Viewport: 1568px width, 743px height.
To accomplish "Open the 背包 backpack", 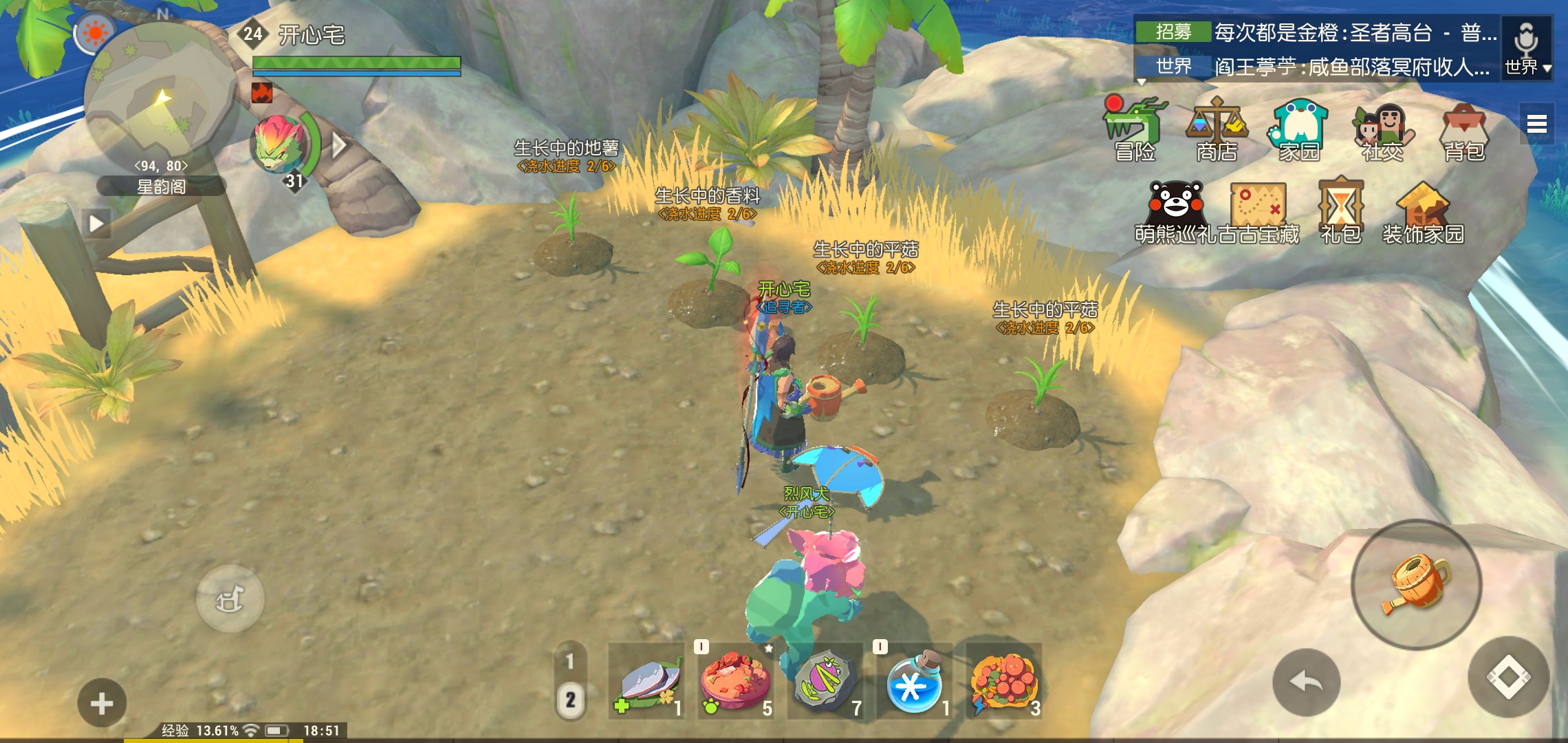I will pos(1464,131).
